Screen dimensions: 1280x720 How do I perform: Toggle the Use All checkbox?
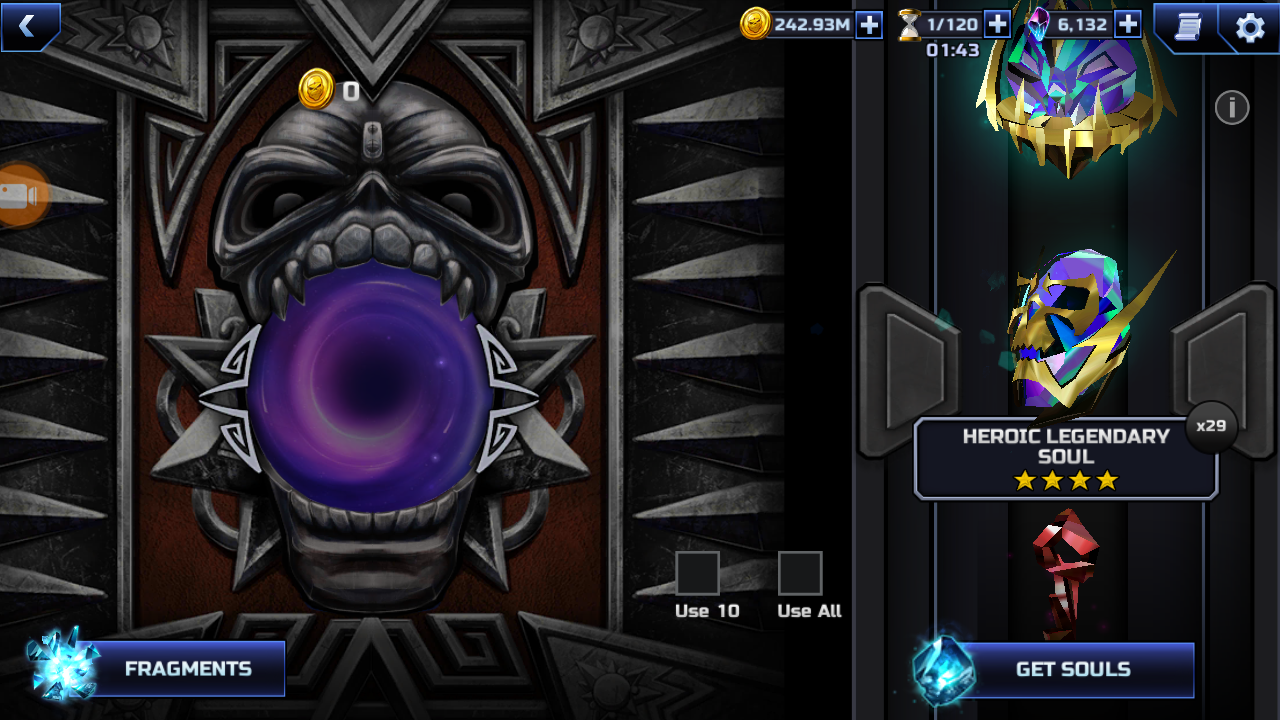point(800,574)
